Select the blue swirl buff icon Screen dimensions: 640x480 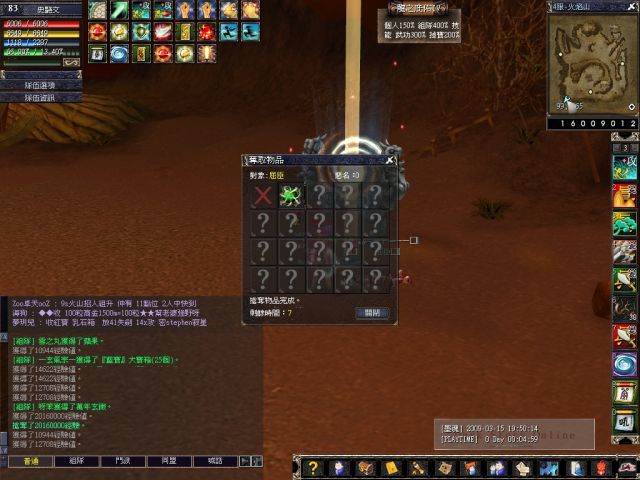[x=119, y=52]
